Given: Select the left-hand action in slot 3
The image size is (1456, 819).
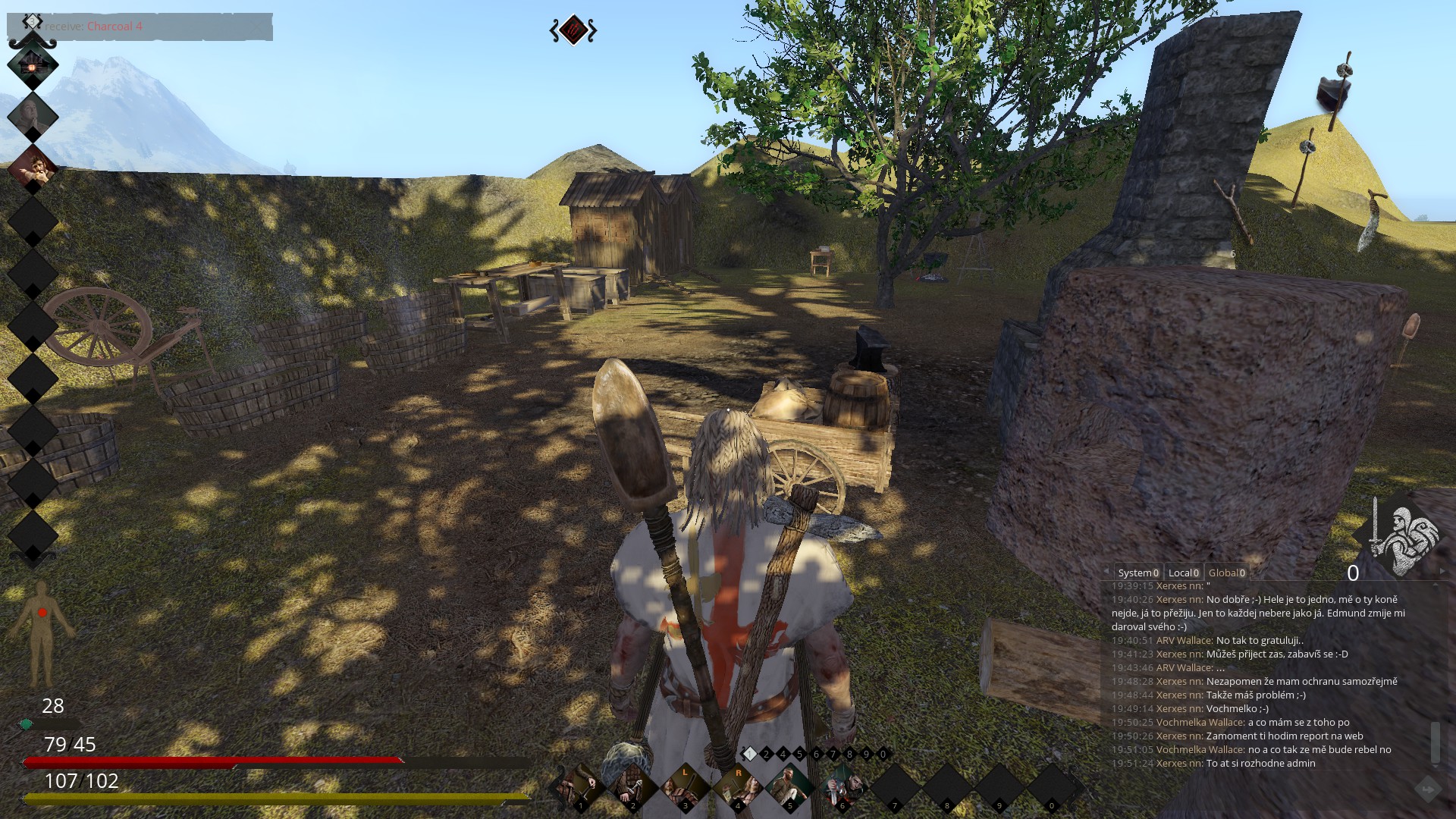Looking at the screenshot, I should pyautogui.click(x=685, y=788).
